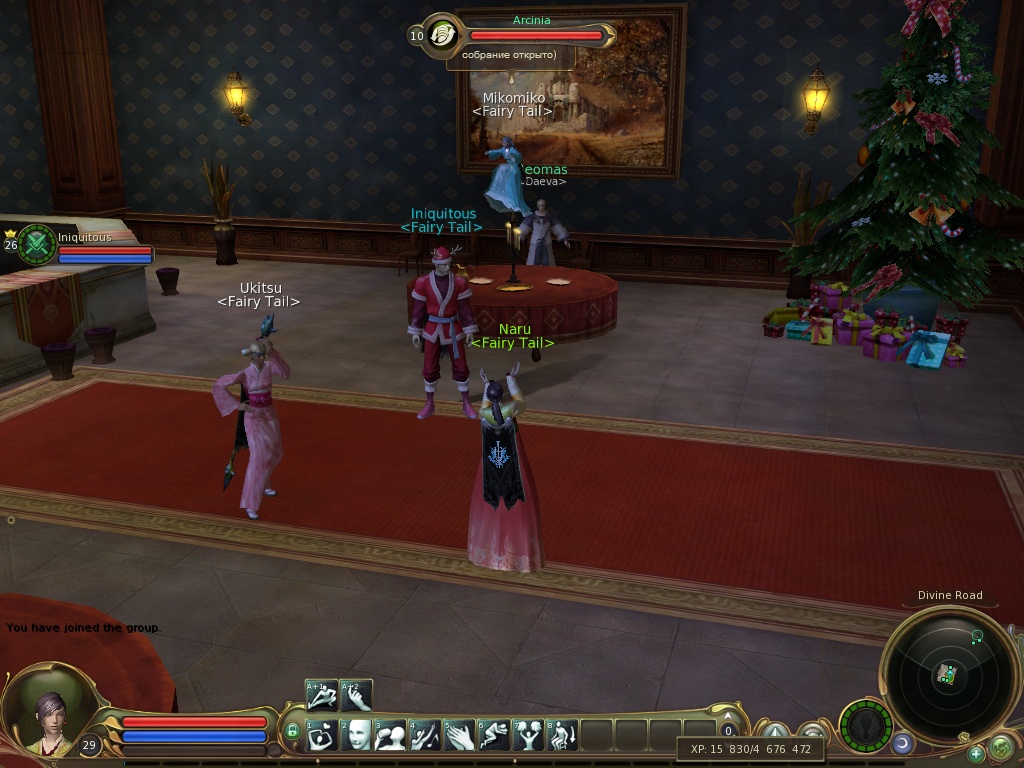Image resolution: width=1024 pixels, height=768 pixels.
Task: Activate the sit-down emote in slot 8
Action: tap(563, 736)
